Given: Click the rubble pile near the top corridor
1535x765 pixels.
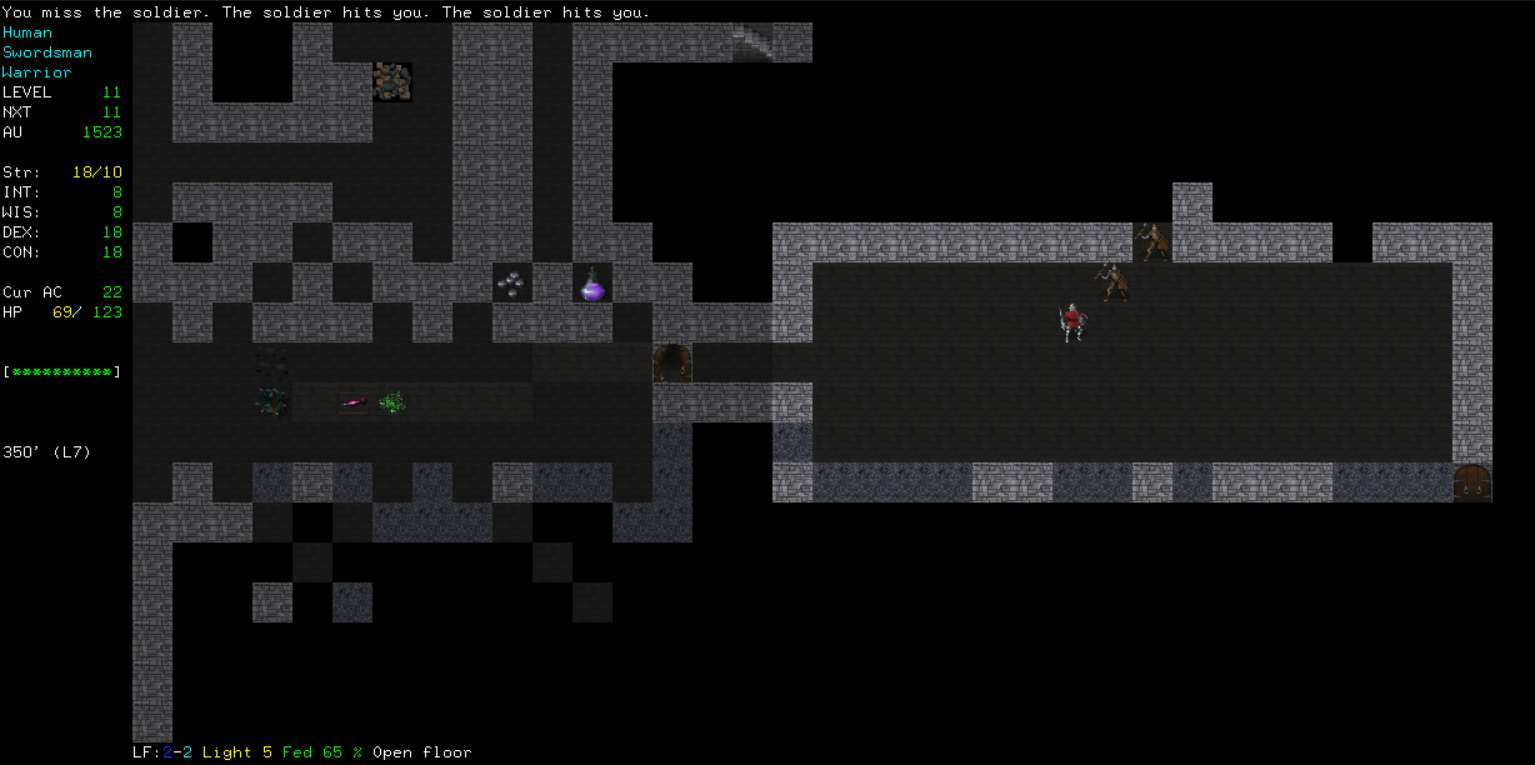Looking at the screenshot, I should [x=393, y=82].
